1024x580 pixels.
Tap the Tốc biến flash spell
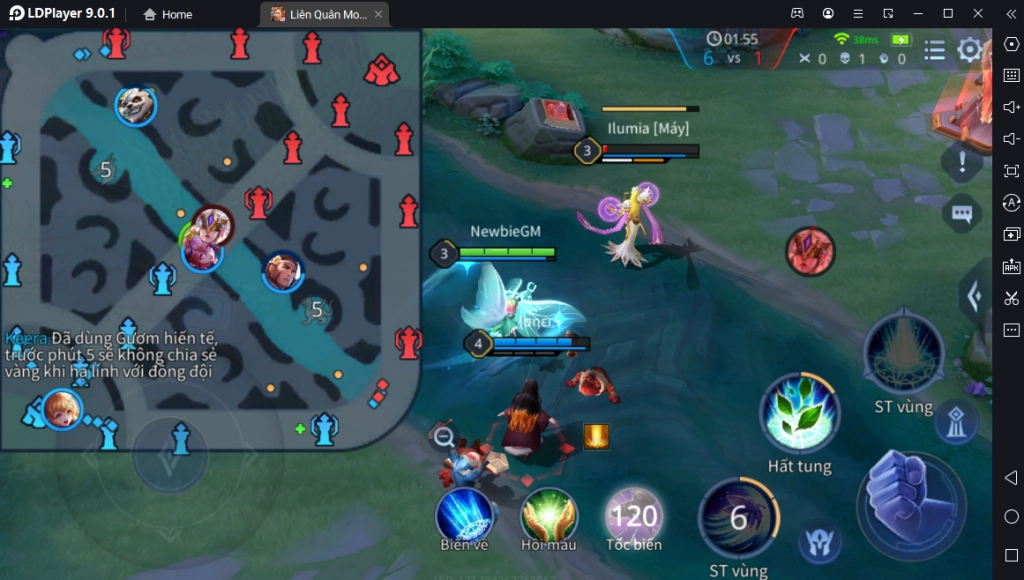pyautogui.click(x=634, y=516)
